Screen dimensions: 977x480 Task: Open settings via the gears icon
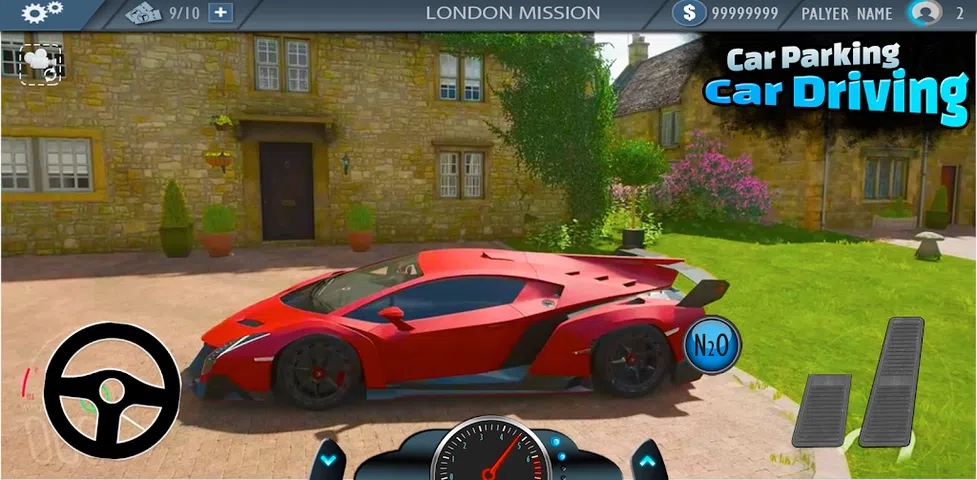coord(41,13)
